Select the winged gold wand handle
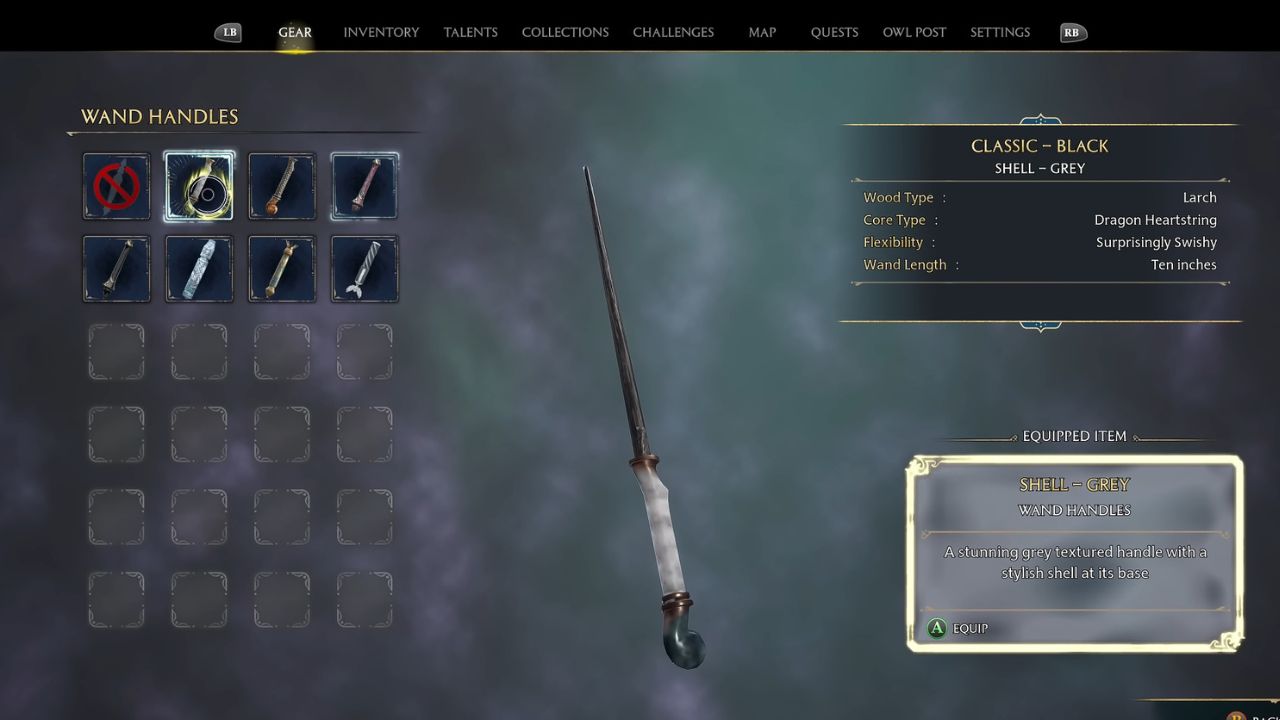Viewport: 1280px width, 720px height. (x=282, y=268)
